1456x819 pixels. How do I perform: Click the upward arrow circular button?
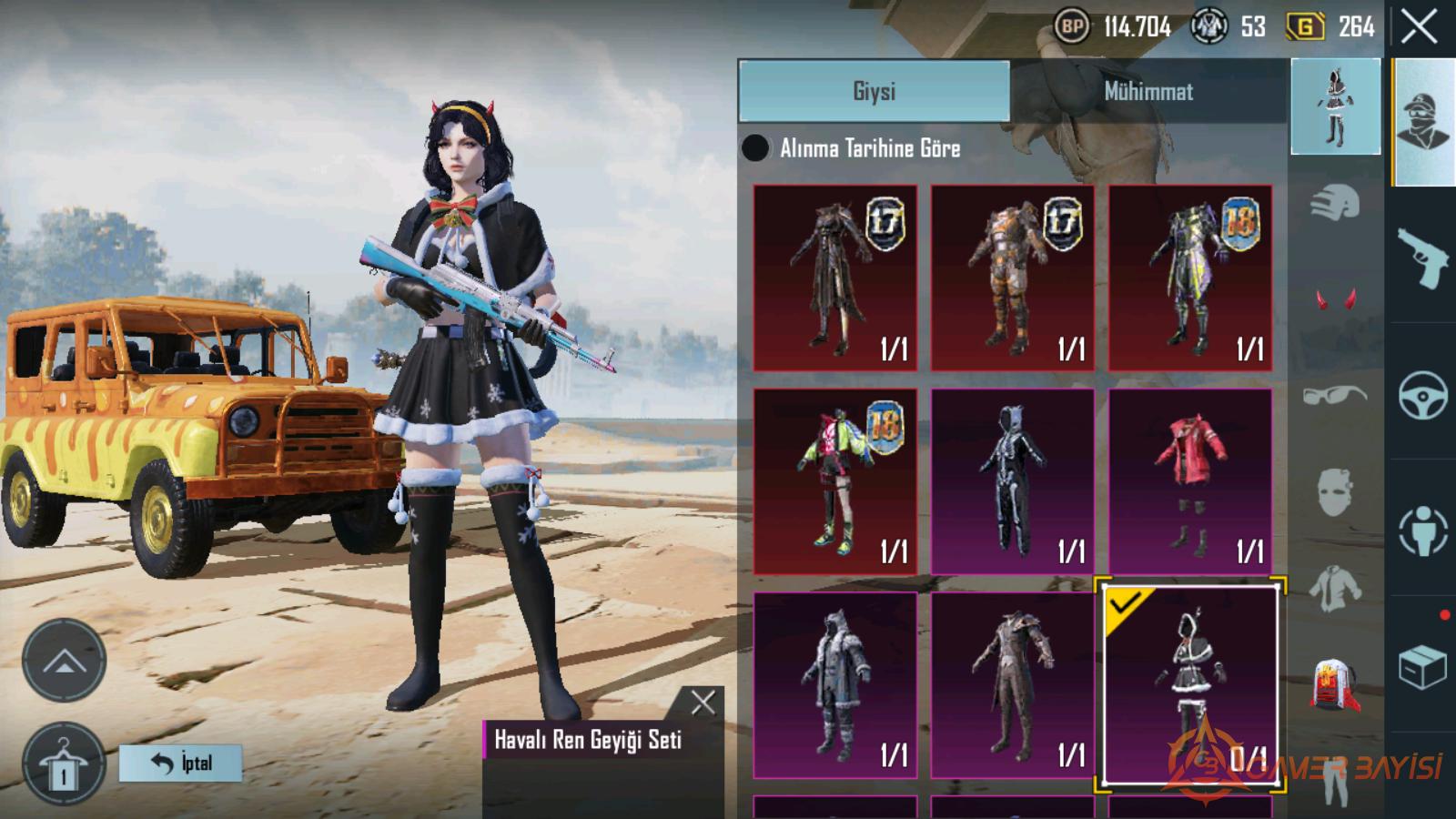pyautogui.click(x=64, y=661)
